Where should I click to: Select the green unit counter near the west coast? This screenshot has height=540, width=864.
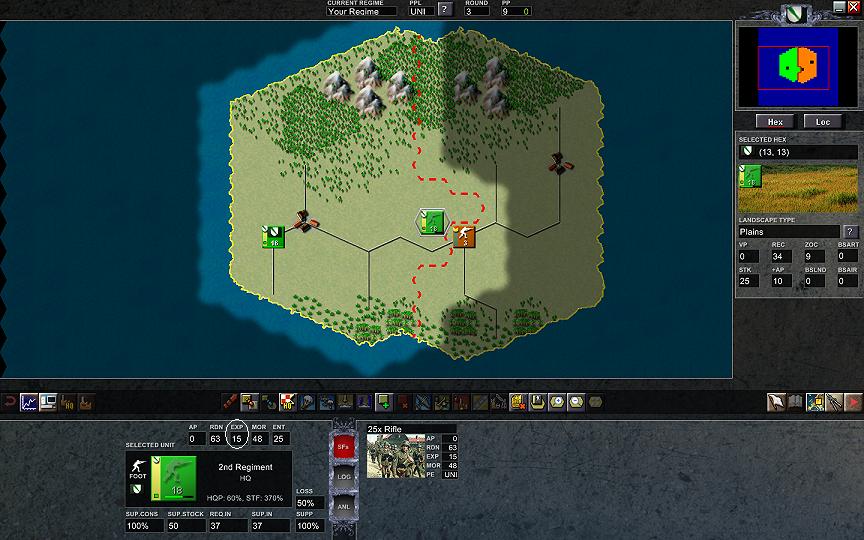click(x=273, y=237)
